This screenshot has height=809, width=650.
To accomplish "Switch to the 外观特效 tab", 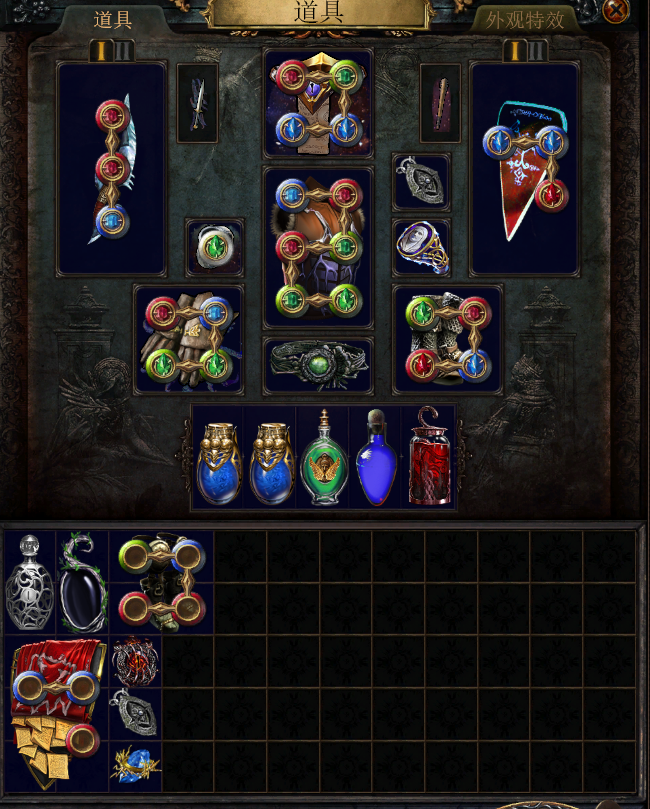I will (x=526, y=20).
